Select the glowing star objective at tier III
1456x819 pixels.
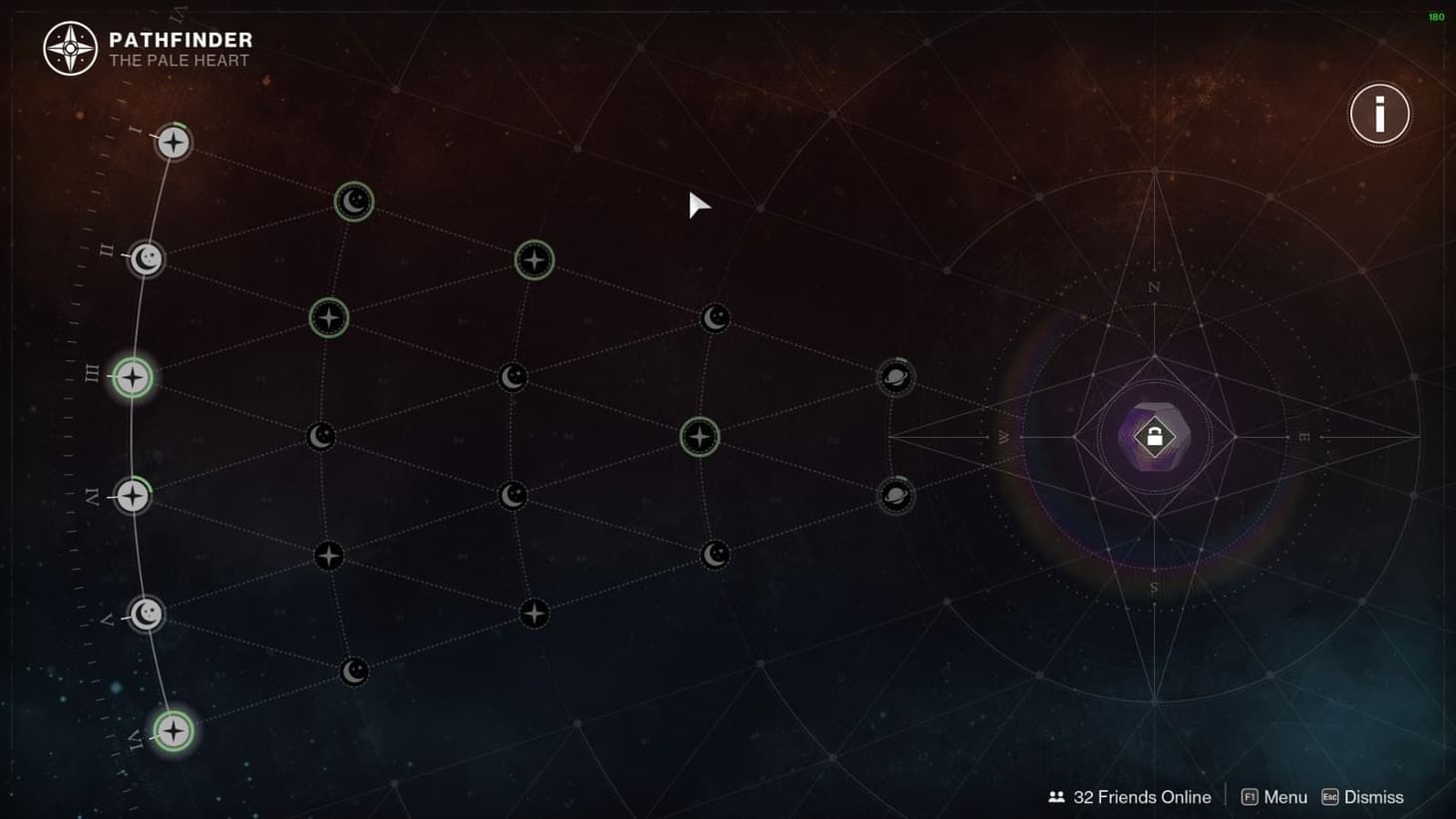(x=131, y=376)
